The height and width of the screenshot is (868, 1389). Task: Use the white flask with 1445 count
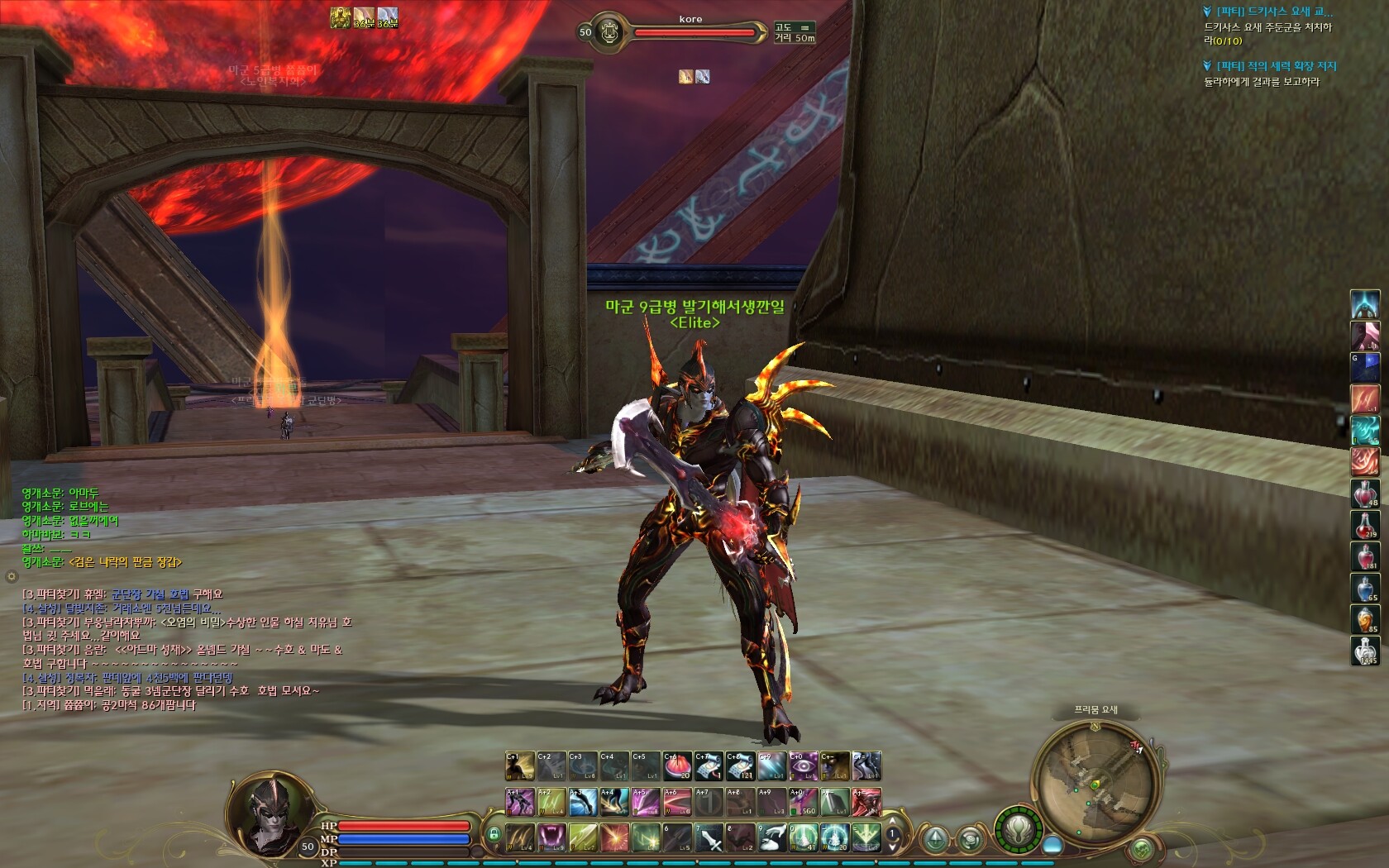(x=1364, y=651)
